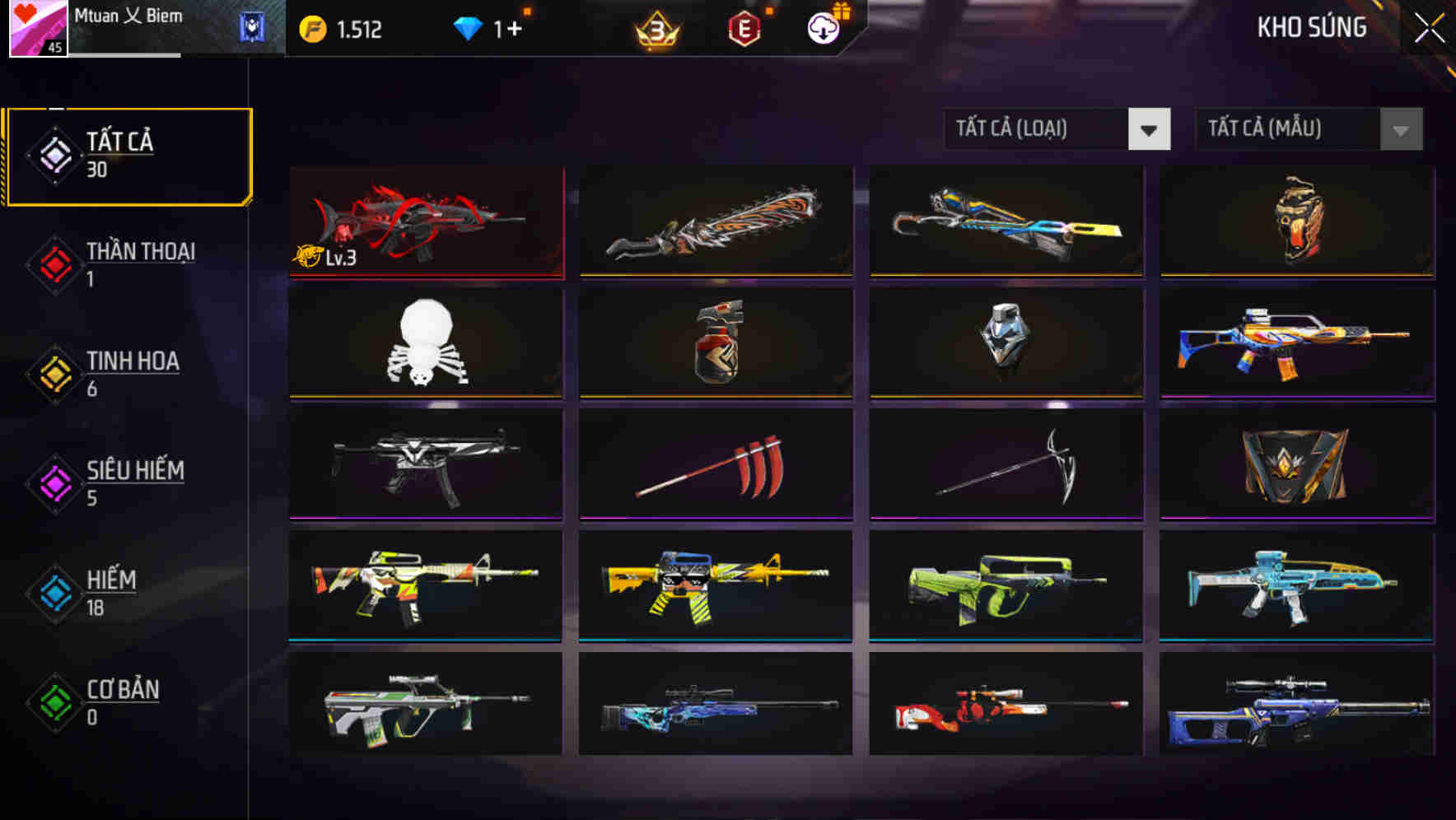1456x820 pixels.
Task: Click the KHO SÚNG close button
Action: click(x=1430, y=26)
